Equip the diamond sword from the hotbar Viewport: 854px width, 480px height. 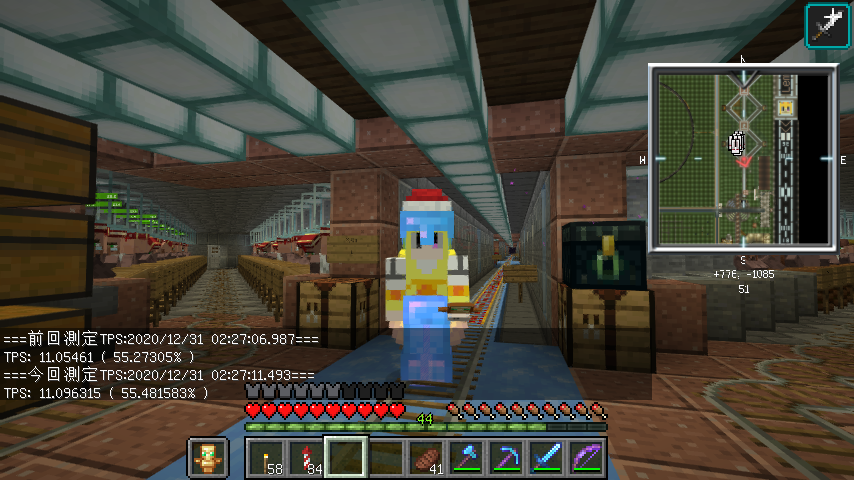tap(547, 459)
